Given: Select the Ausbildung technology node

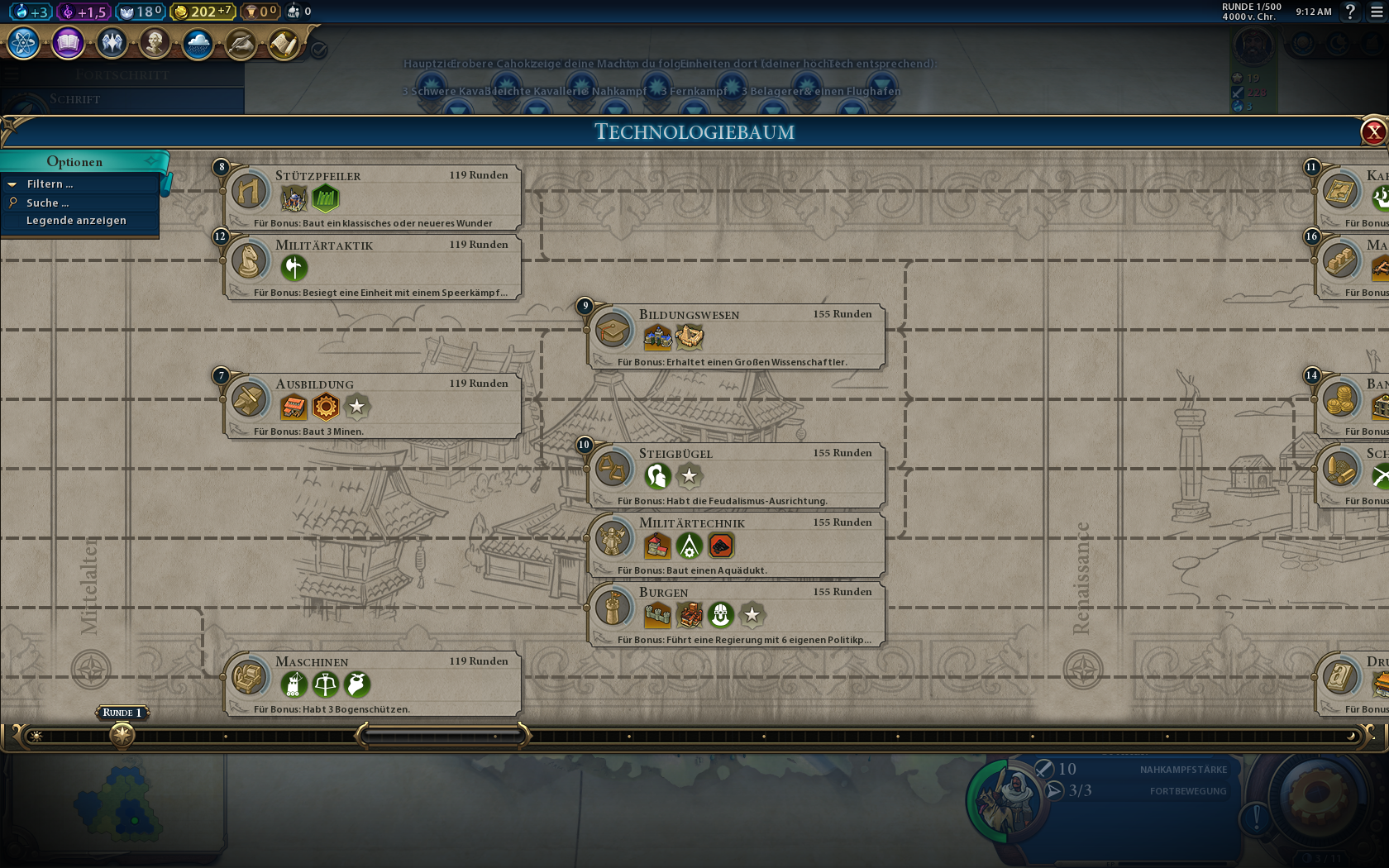Looking at the screenshot, I should (x=374, y=405).
